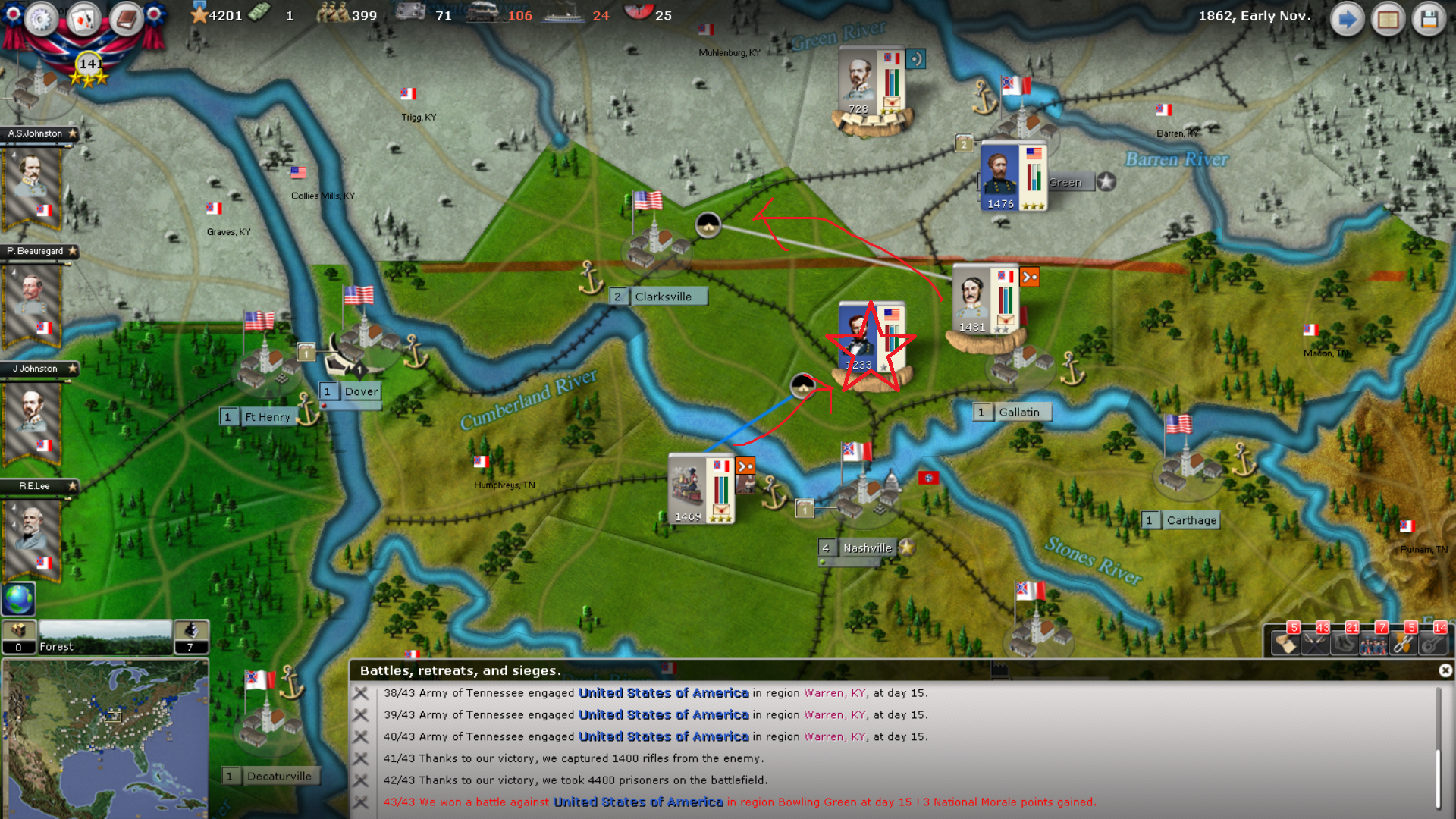Expand the R.E.Lee commander banner

pos(35,486)
